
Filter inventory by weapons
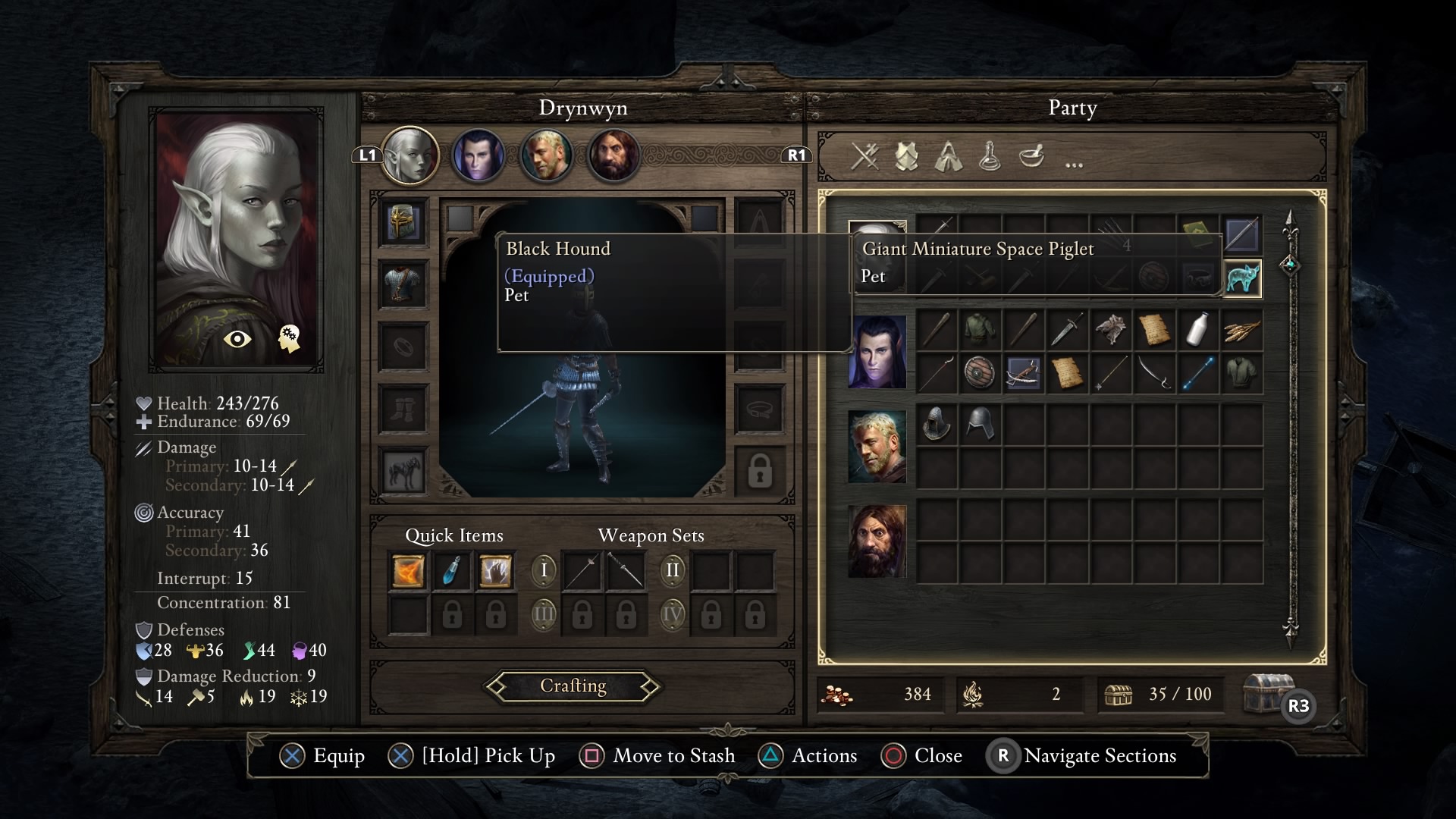coord(864,157)
